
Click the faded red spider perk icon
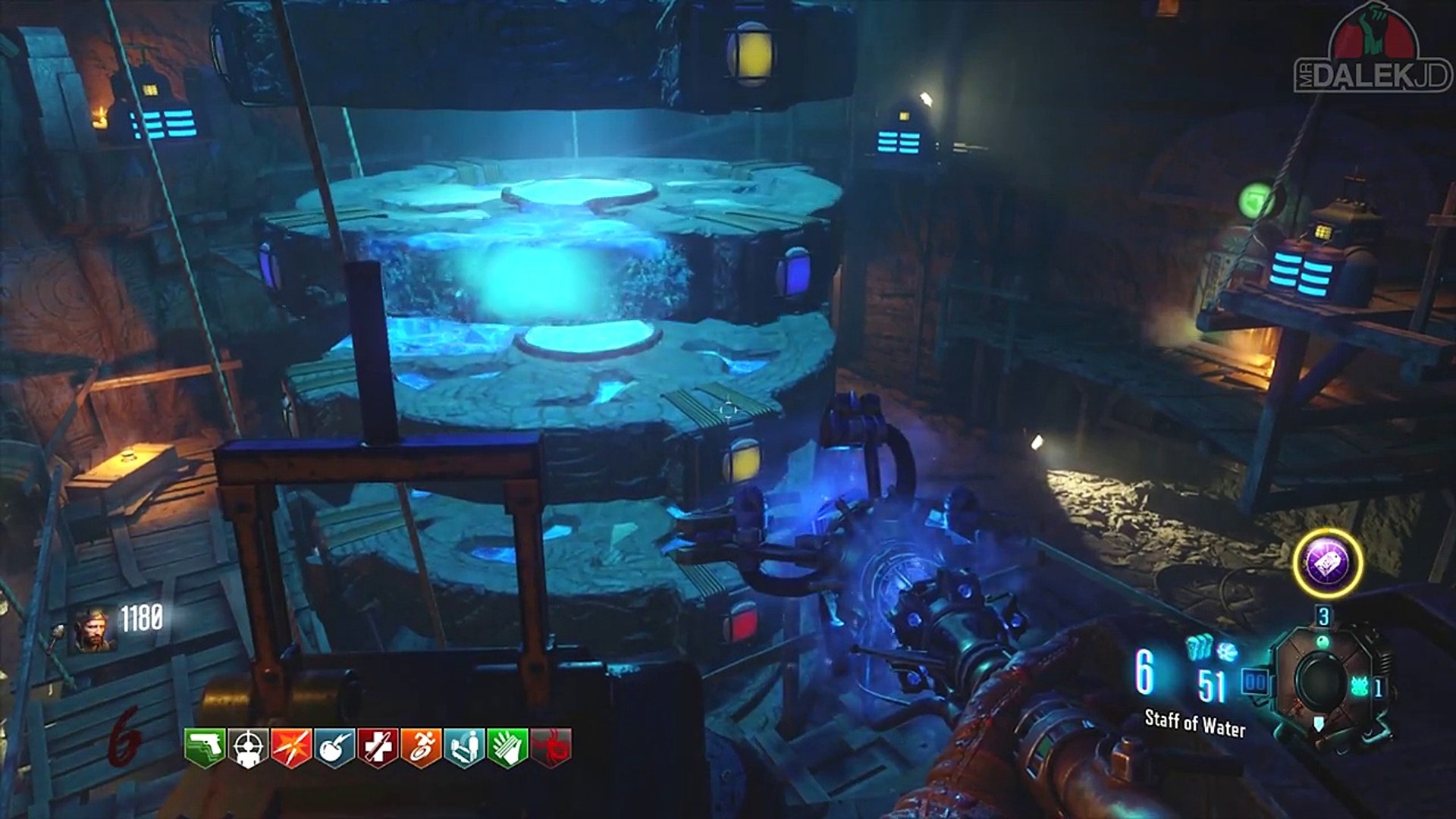tap(551, 748)
